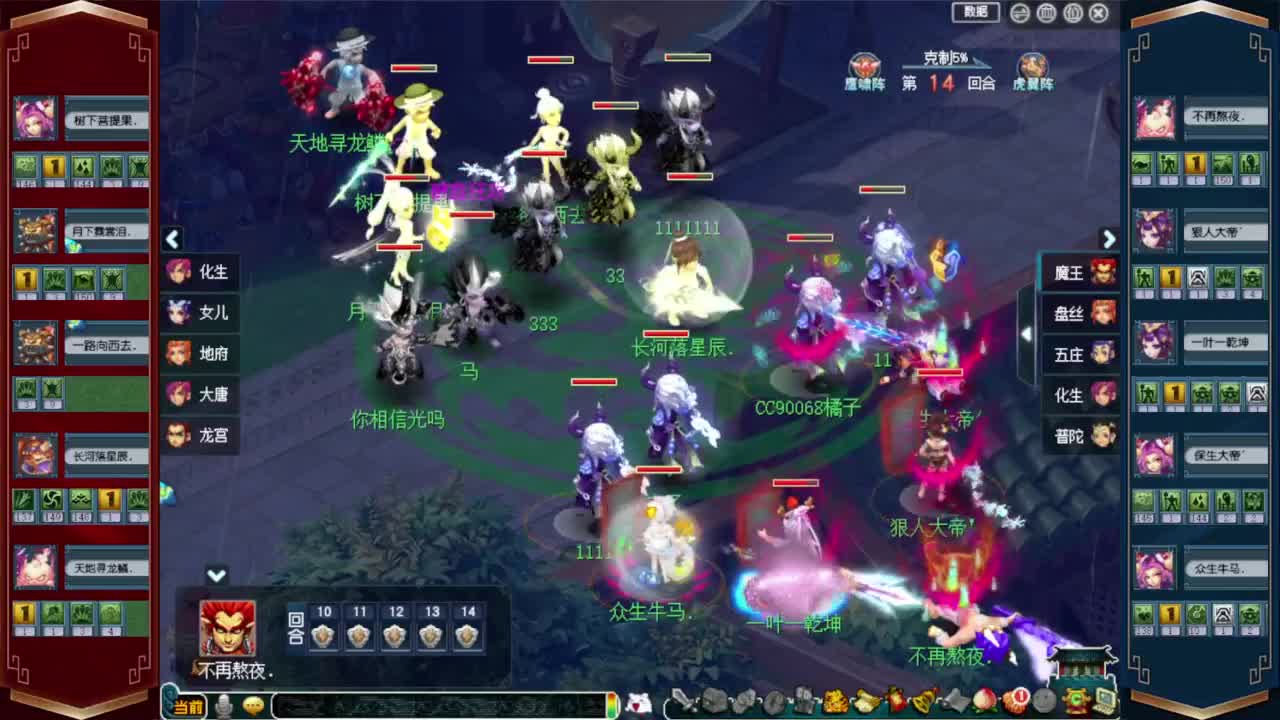Expand the right panel using the blue arrow

(1109, 240)
